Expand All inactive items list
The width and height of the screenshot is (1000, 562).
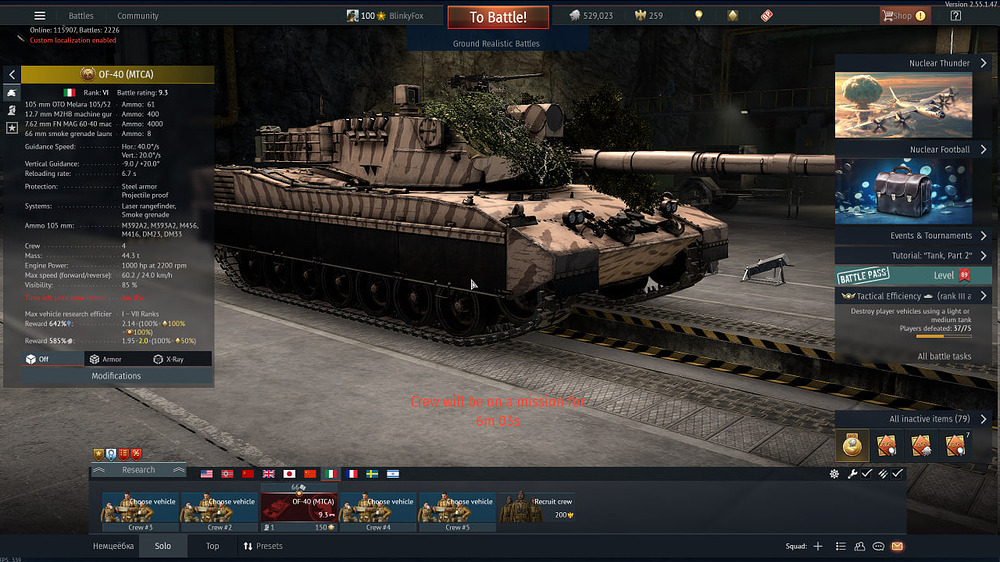coord(938,419)
